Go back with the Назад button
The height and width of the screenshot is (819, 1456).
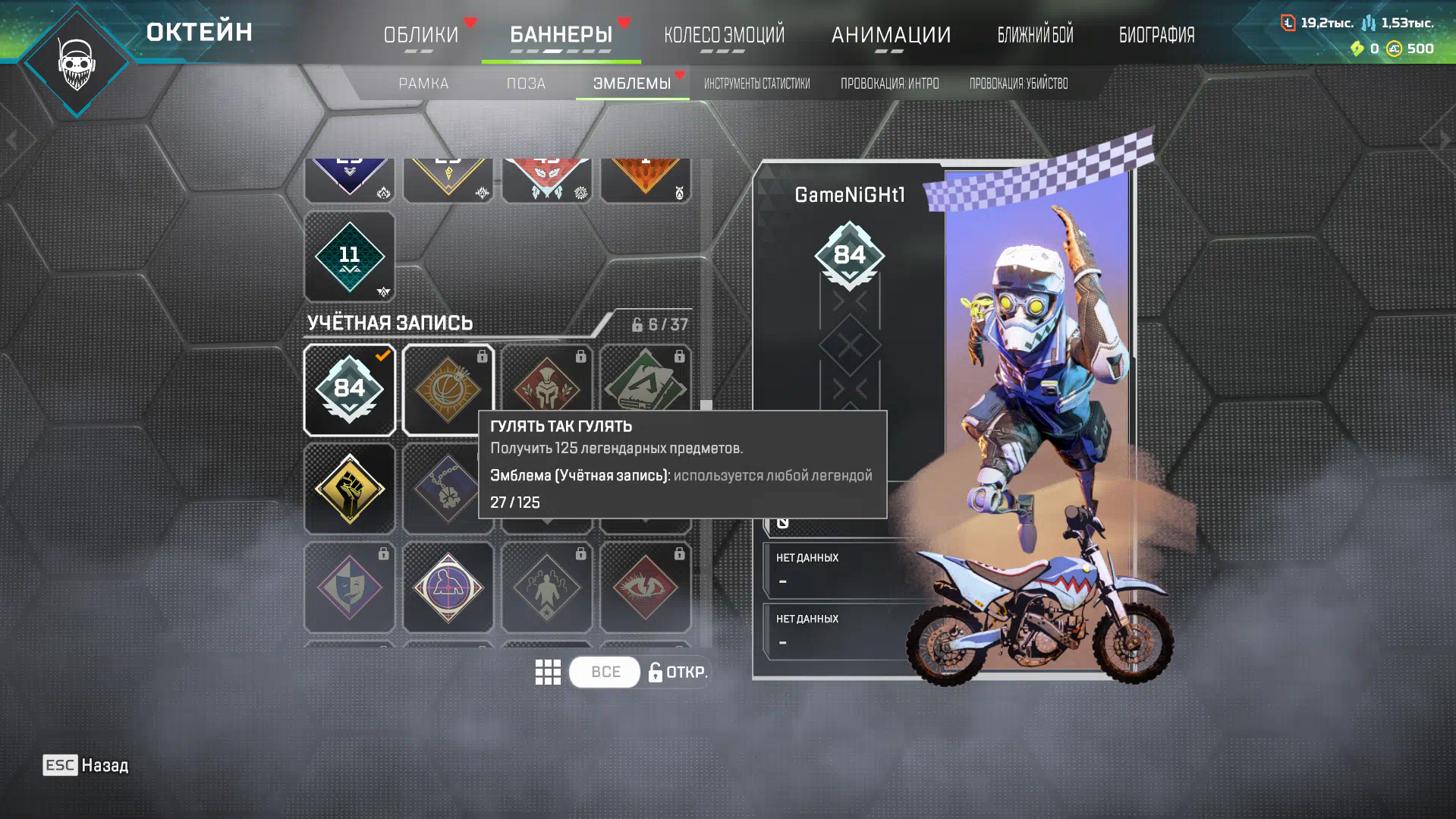[86, 765]
